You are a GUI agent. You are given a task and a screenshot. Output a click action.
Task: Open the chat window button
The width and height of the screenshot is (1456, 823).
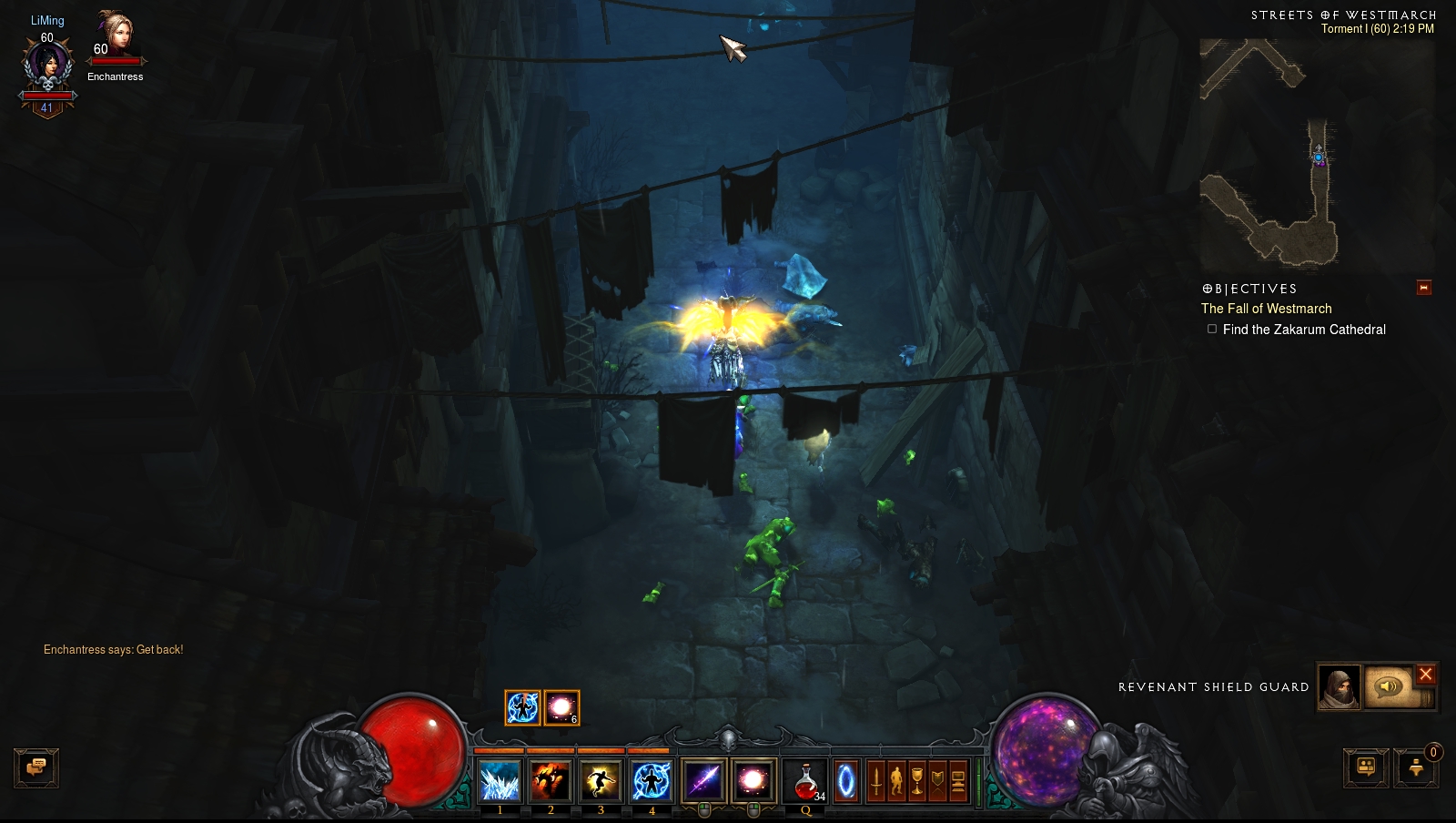(x=36, y=767)
